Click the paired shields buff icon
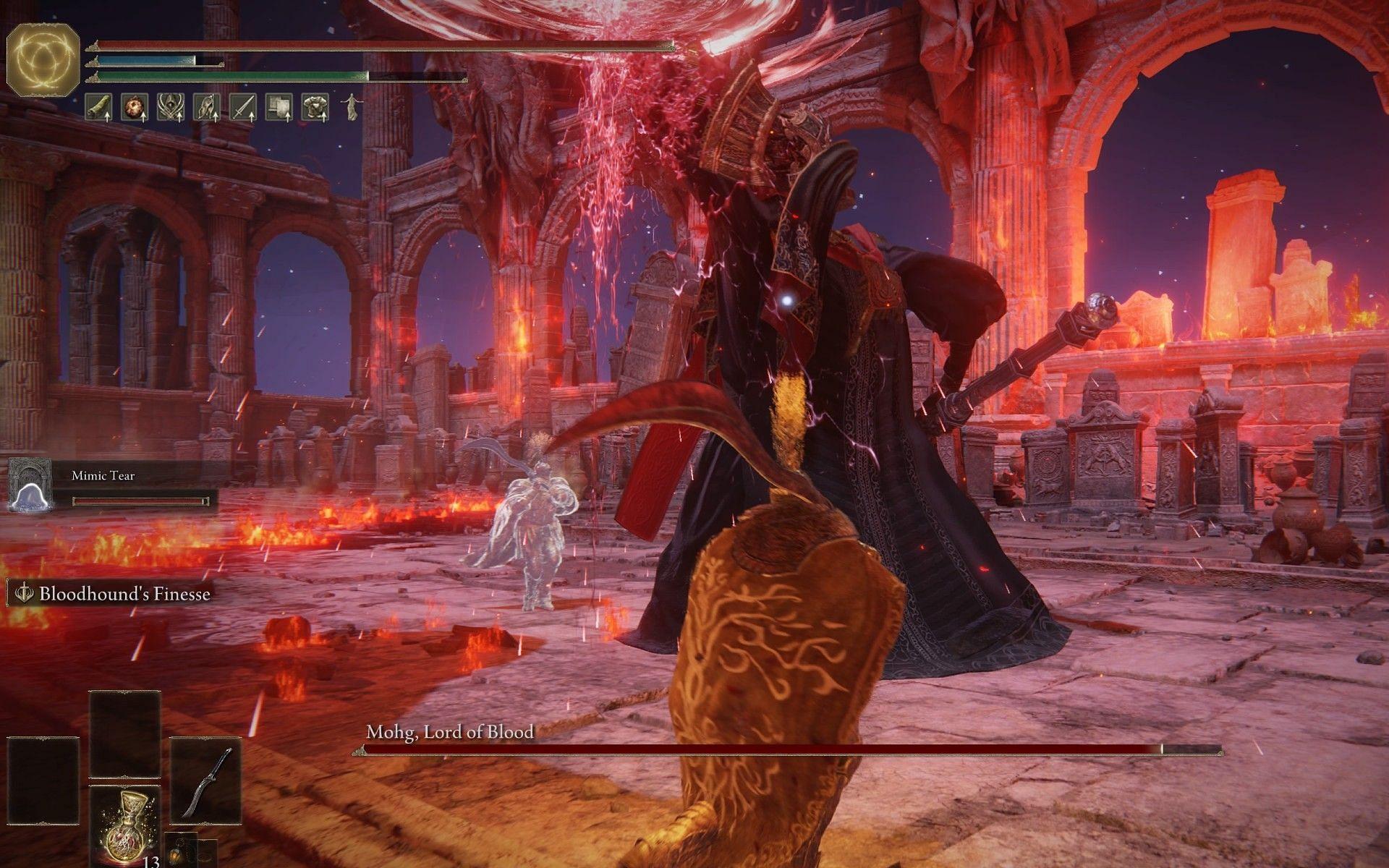 coord(279,107)
